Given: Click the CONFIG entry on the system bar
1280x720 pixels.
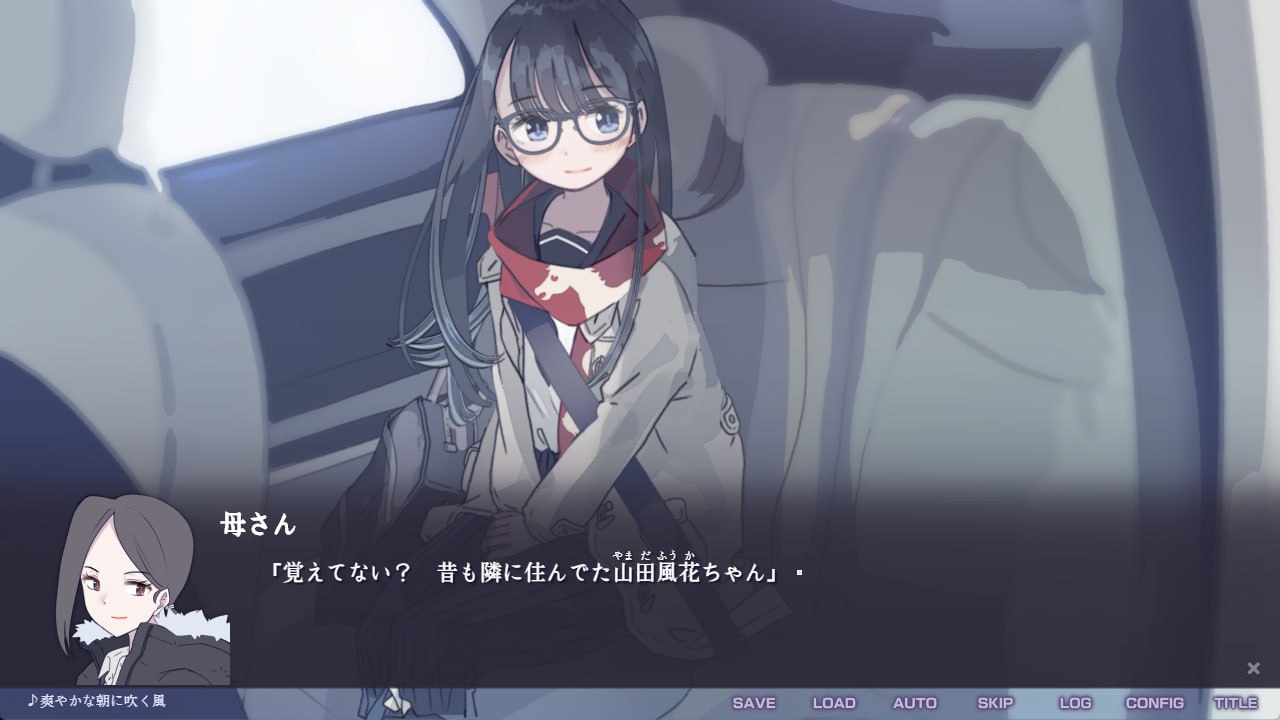Looking at the screenshot, I should coord(1157,703).
